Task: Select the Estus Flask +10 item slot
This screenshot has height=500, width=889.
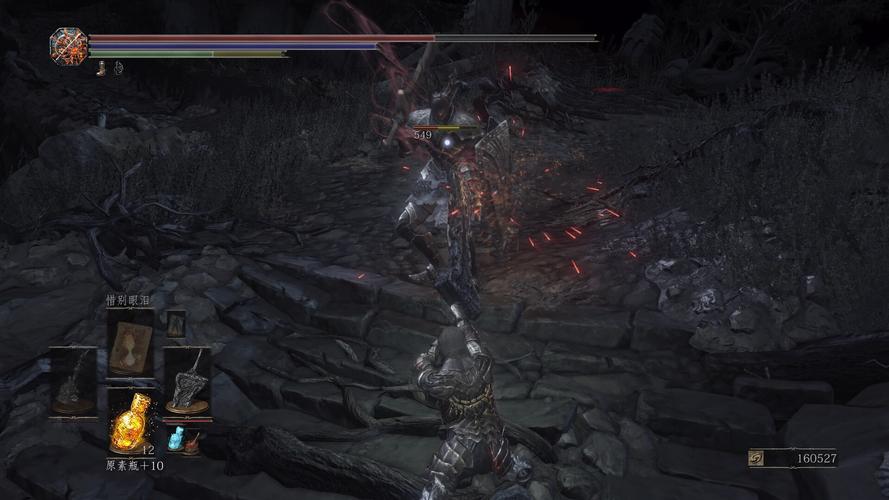Action: coord(131,420)
